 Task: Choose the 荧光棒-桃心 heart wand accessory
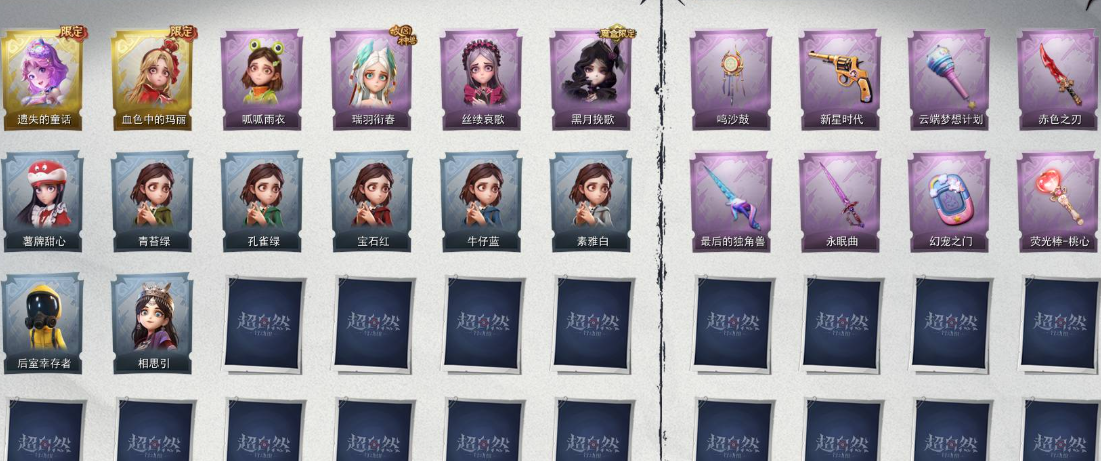point(1058,200)
